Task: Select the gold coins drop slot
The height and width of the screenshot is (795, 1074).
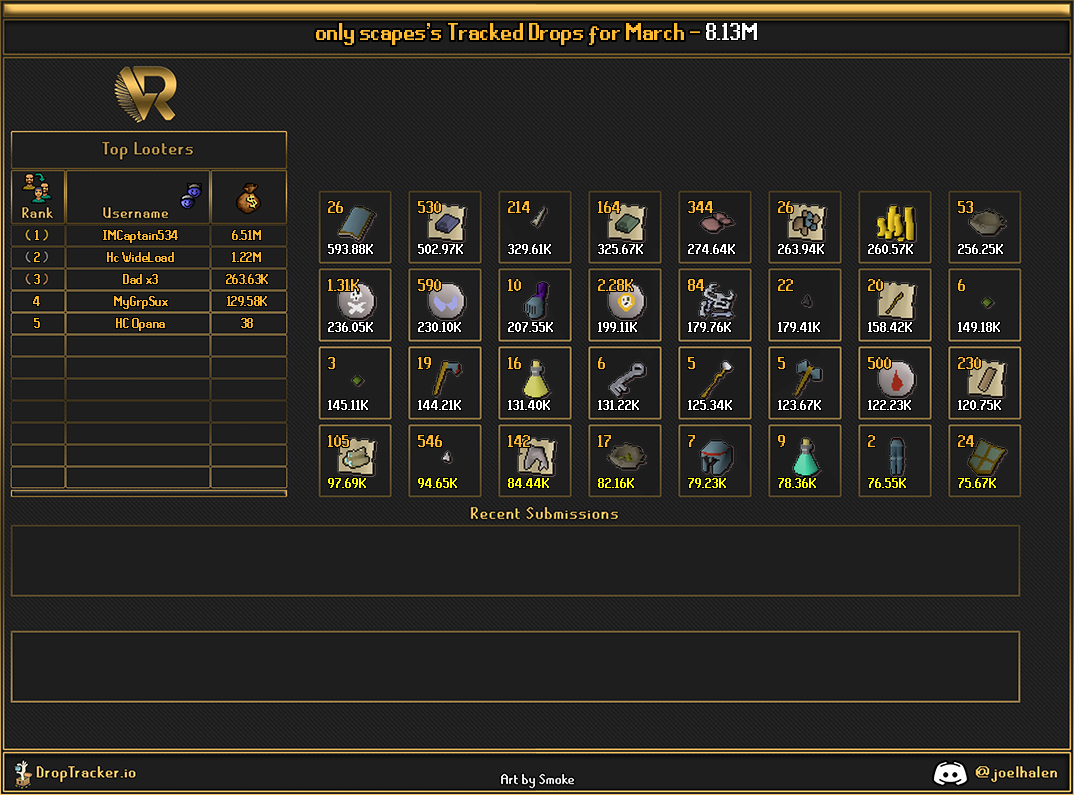Action: point(894,227)
